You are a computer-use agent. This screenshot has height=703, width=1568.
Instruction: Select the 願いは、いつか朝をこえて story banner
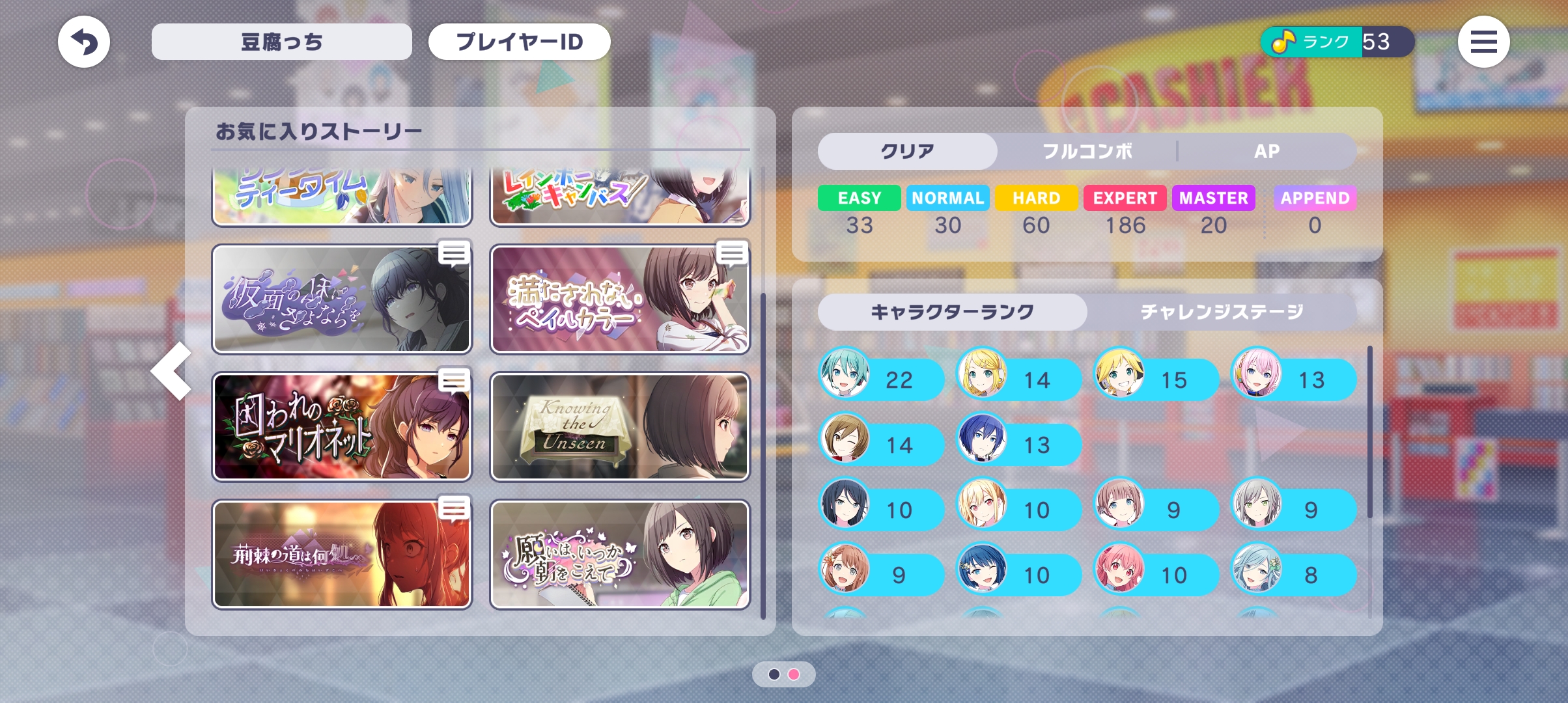(619, 555)
